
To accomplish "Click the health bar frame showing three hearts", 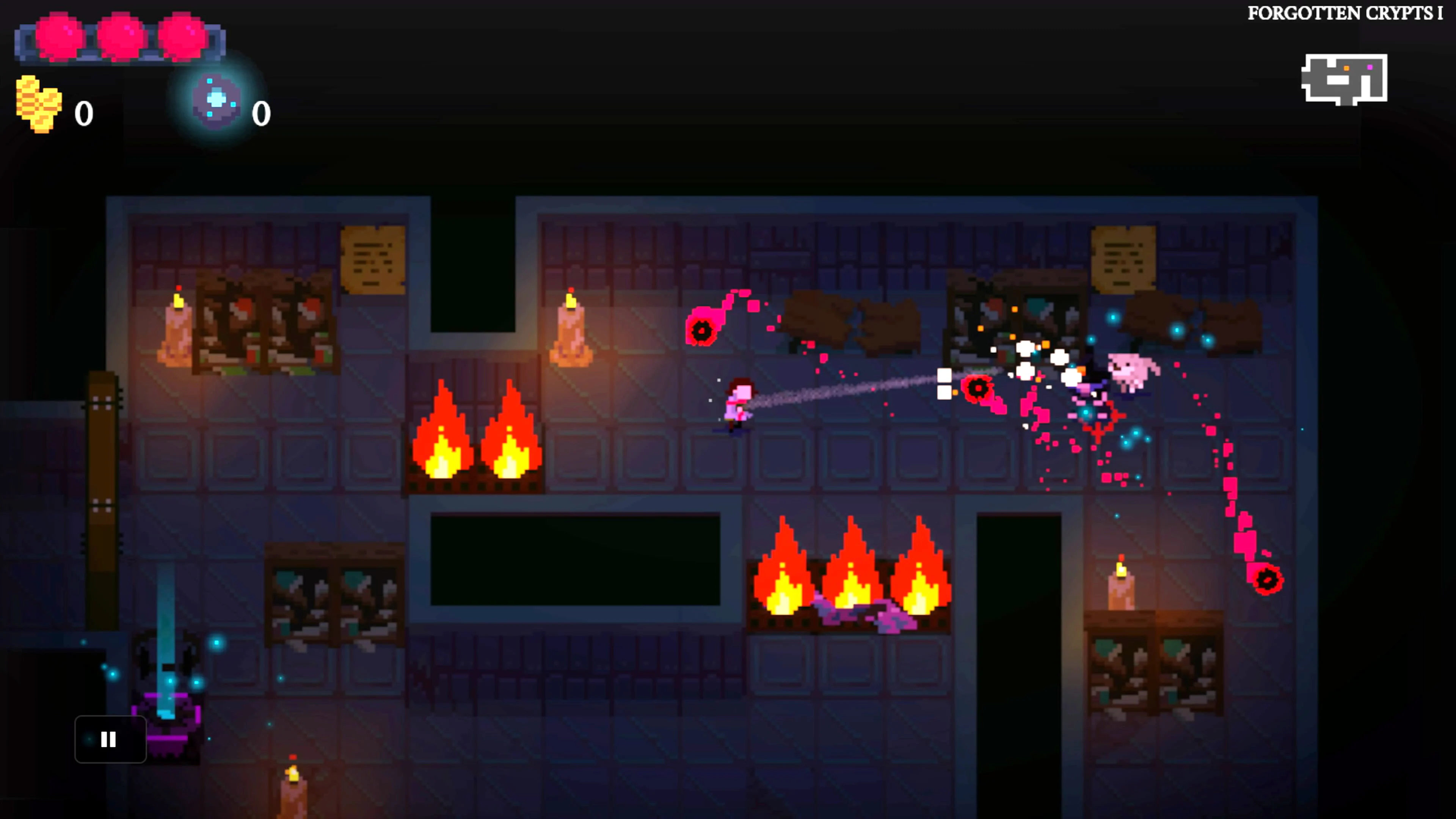I will pos(121,39).
